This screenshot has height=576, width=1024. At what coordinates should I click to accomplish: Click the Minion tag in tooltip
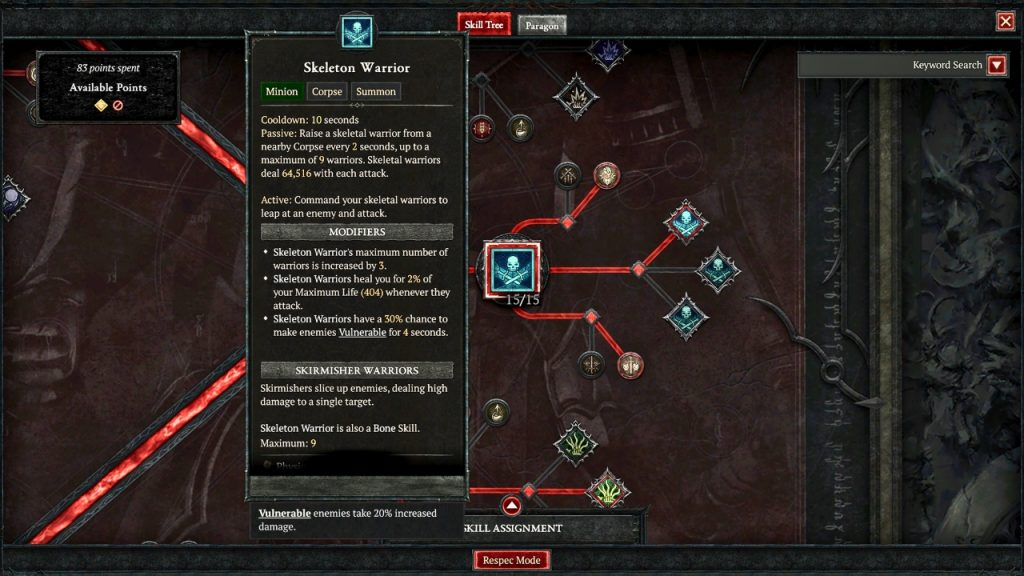coord(282,91)
